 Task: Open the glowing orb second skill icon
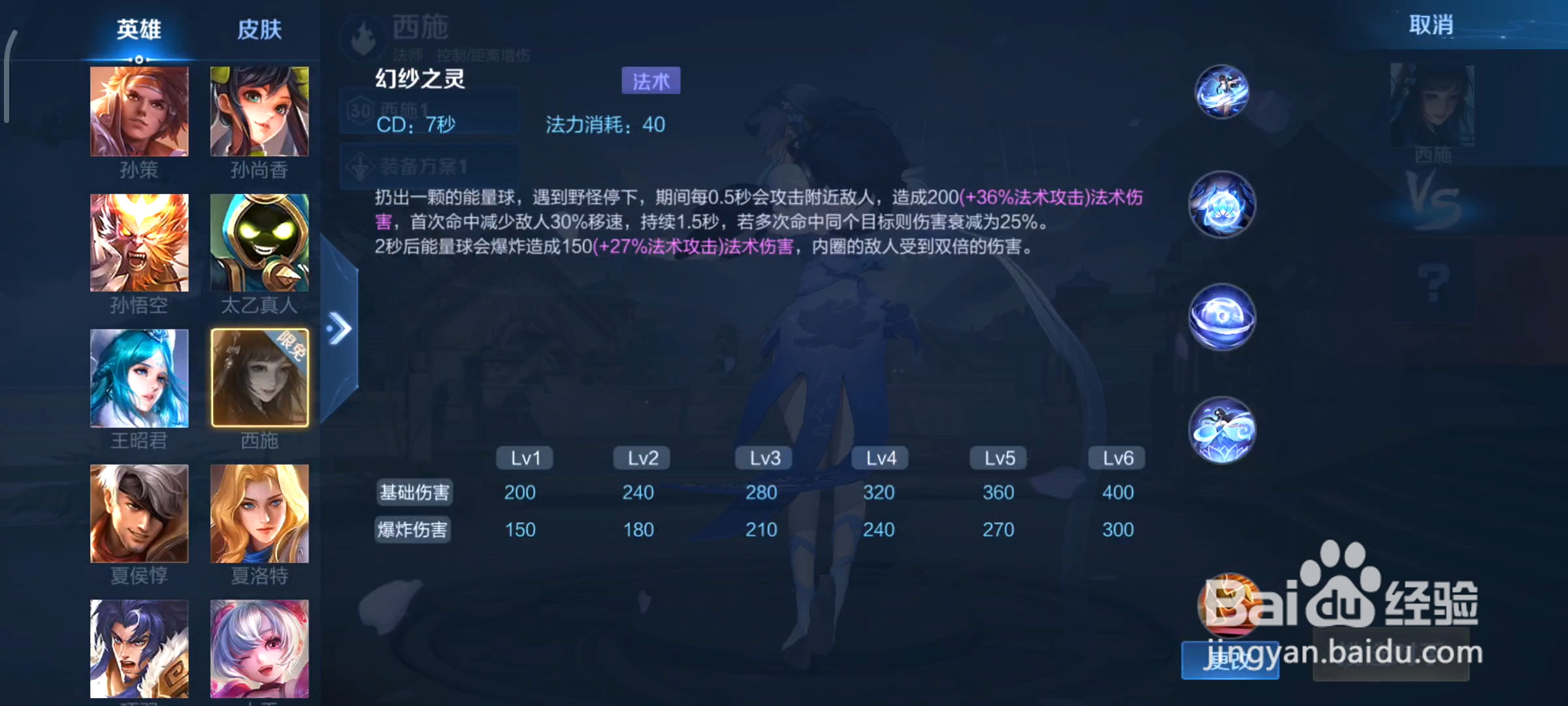pyautogui.click(x=1221, y=205)
